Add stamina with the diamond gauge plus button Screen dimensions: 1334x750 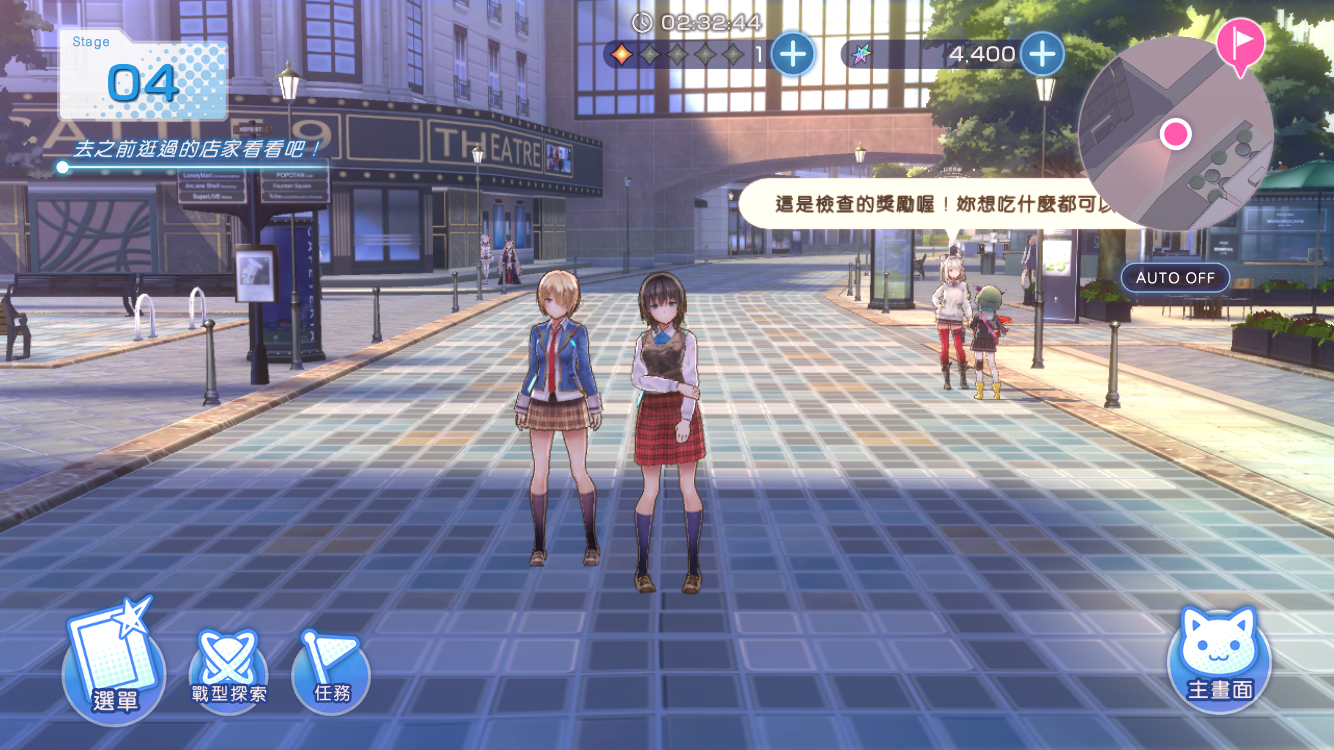click(793, 54)
